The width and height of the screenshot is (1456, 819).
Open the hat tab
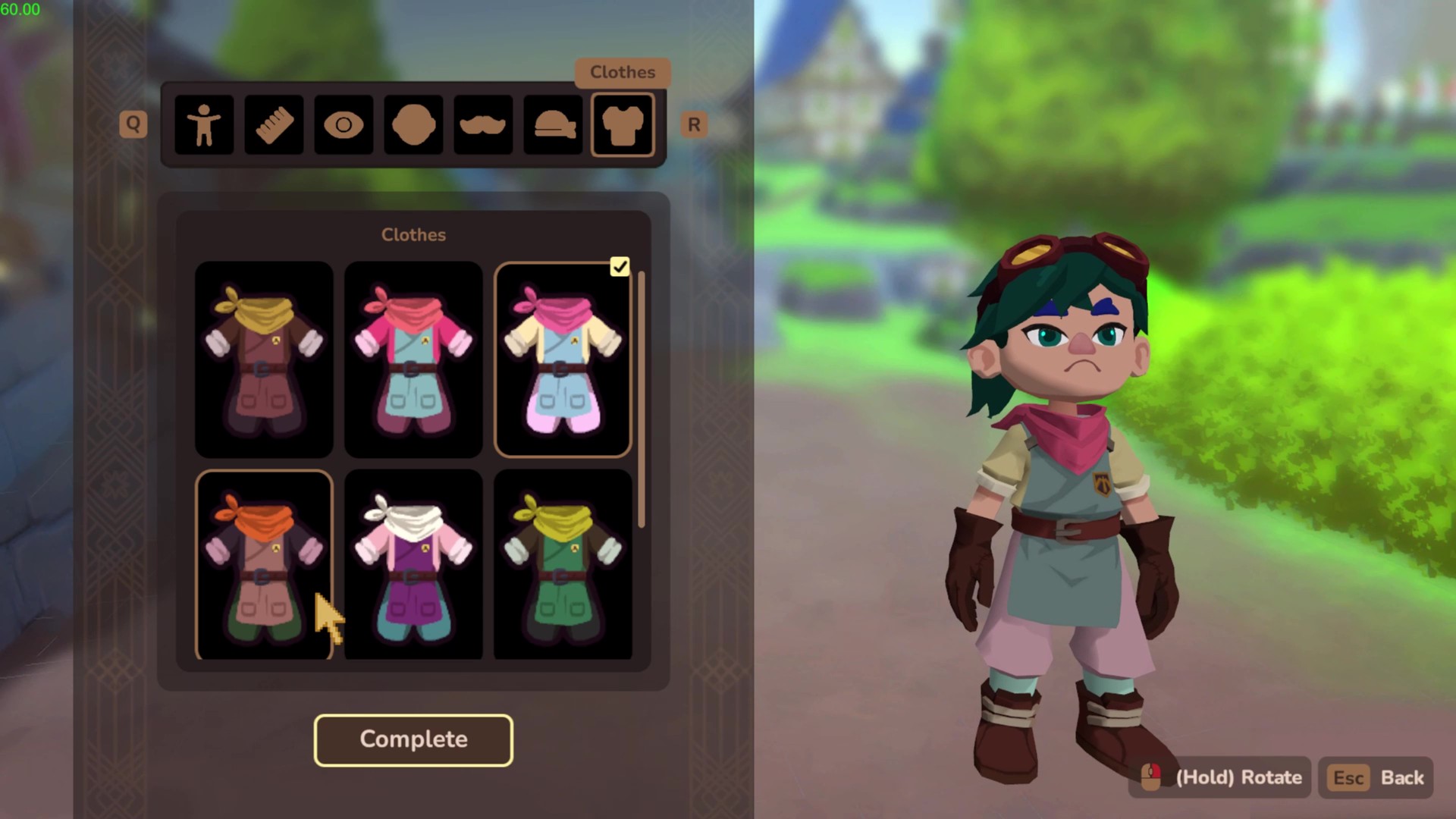tap(553, 125)
